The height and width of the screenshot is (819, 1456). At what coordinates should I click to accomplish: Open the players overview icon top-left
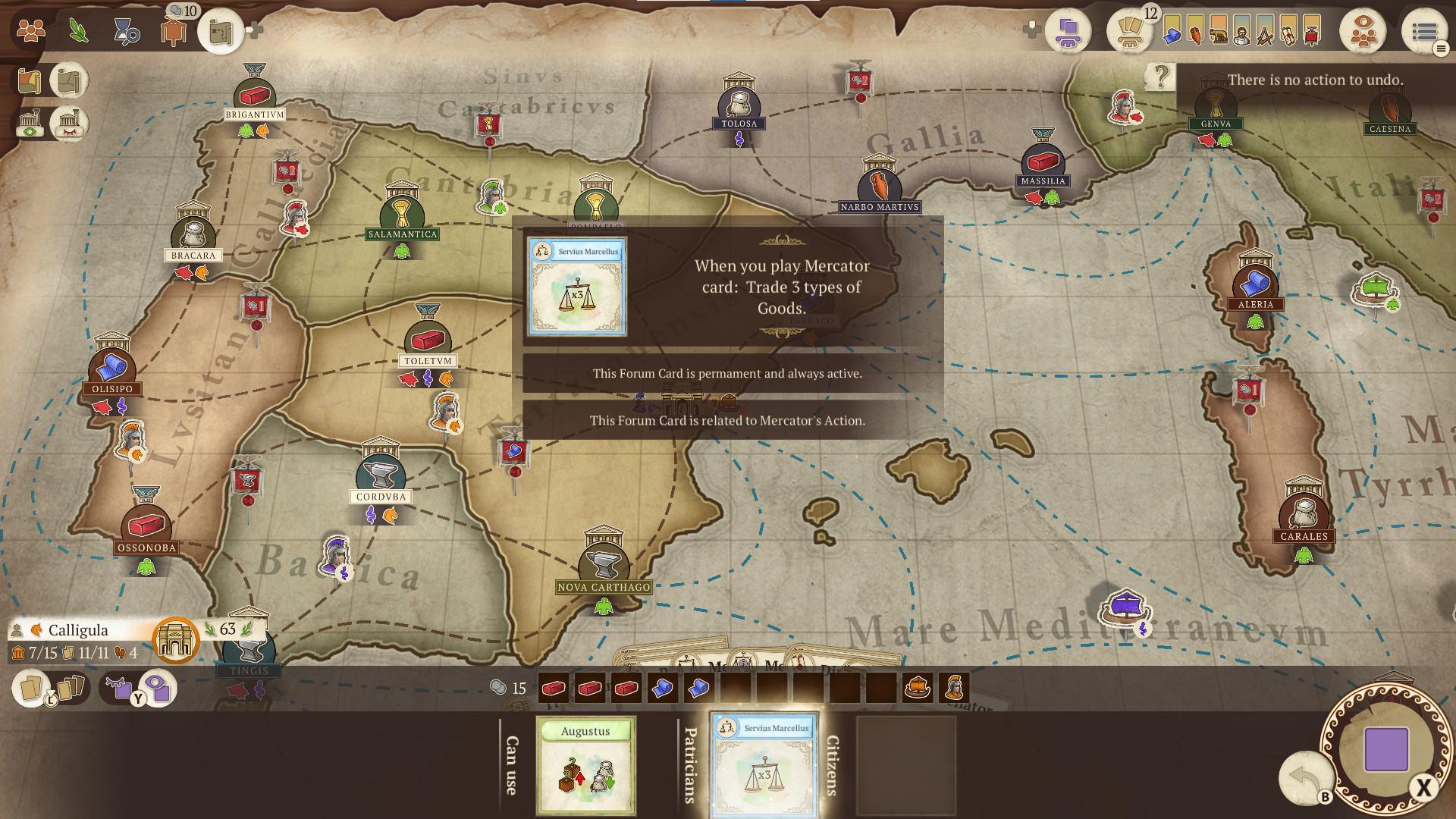click(30, 30)
